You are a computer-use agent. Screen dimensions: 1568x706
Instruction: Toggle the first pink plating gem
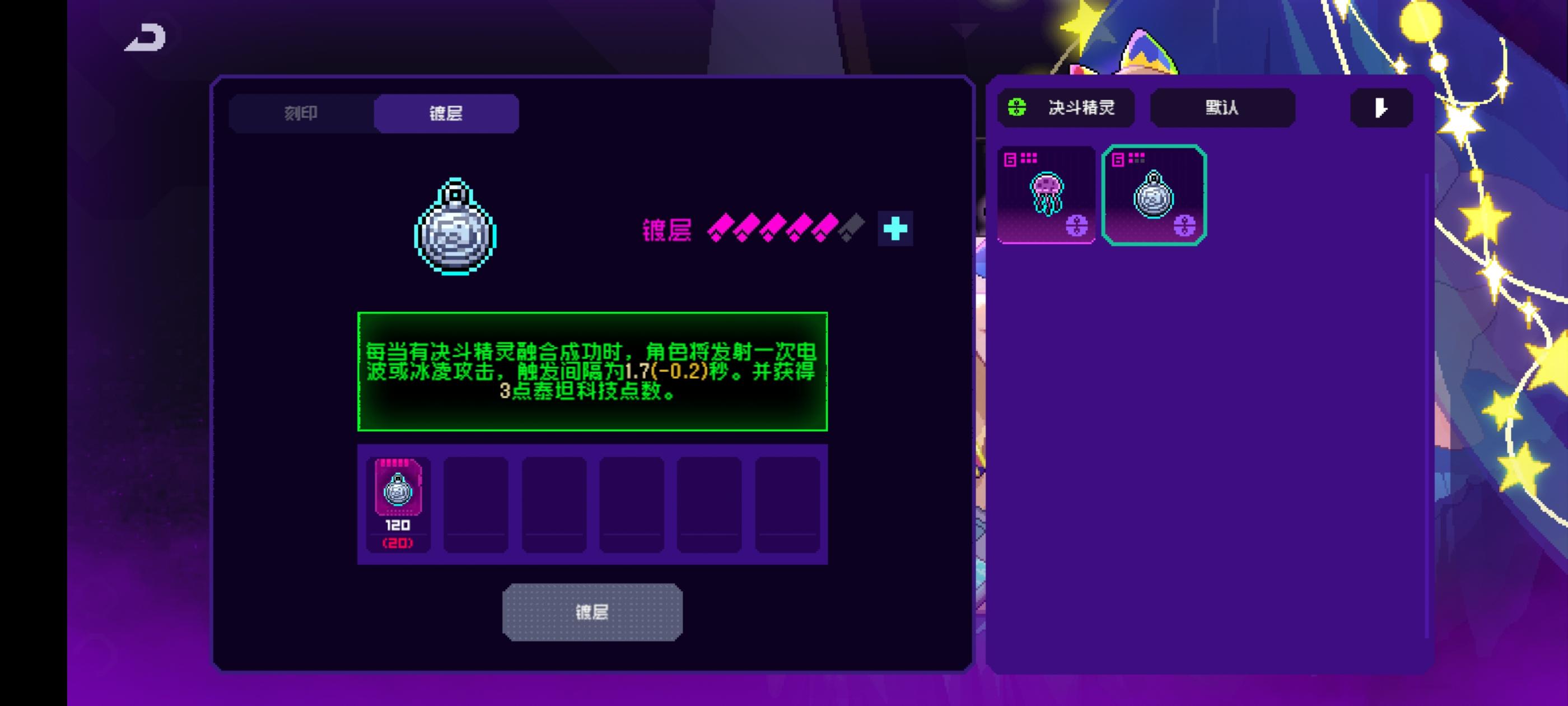(721, 230)
